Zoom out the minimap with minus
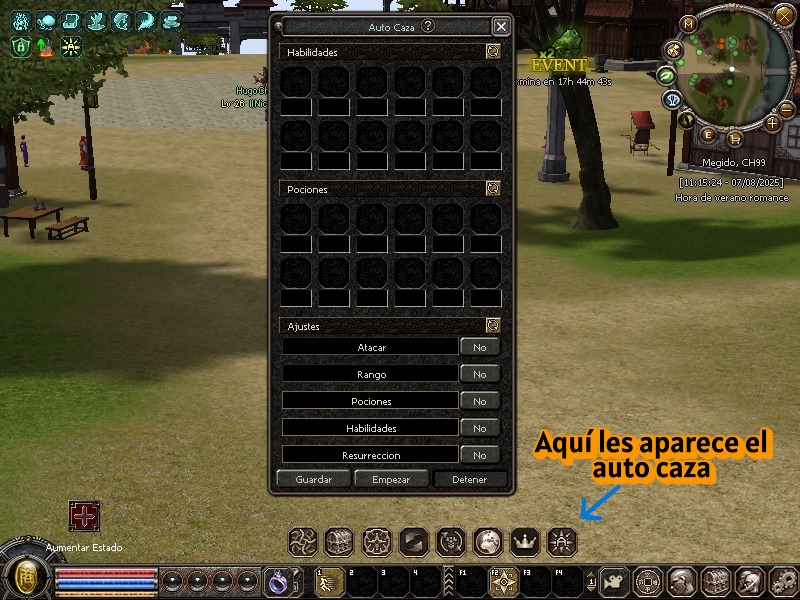The height and width of the screenshot is (600, 800). click(787, 108)
